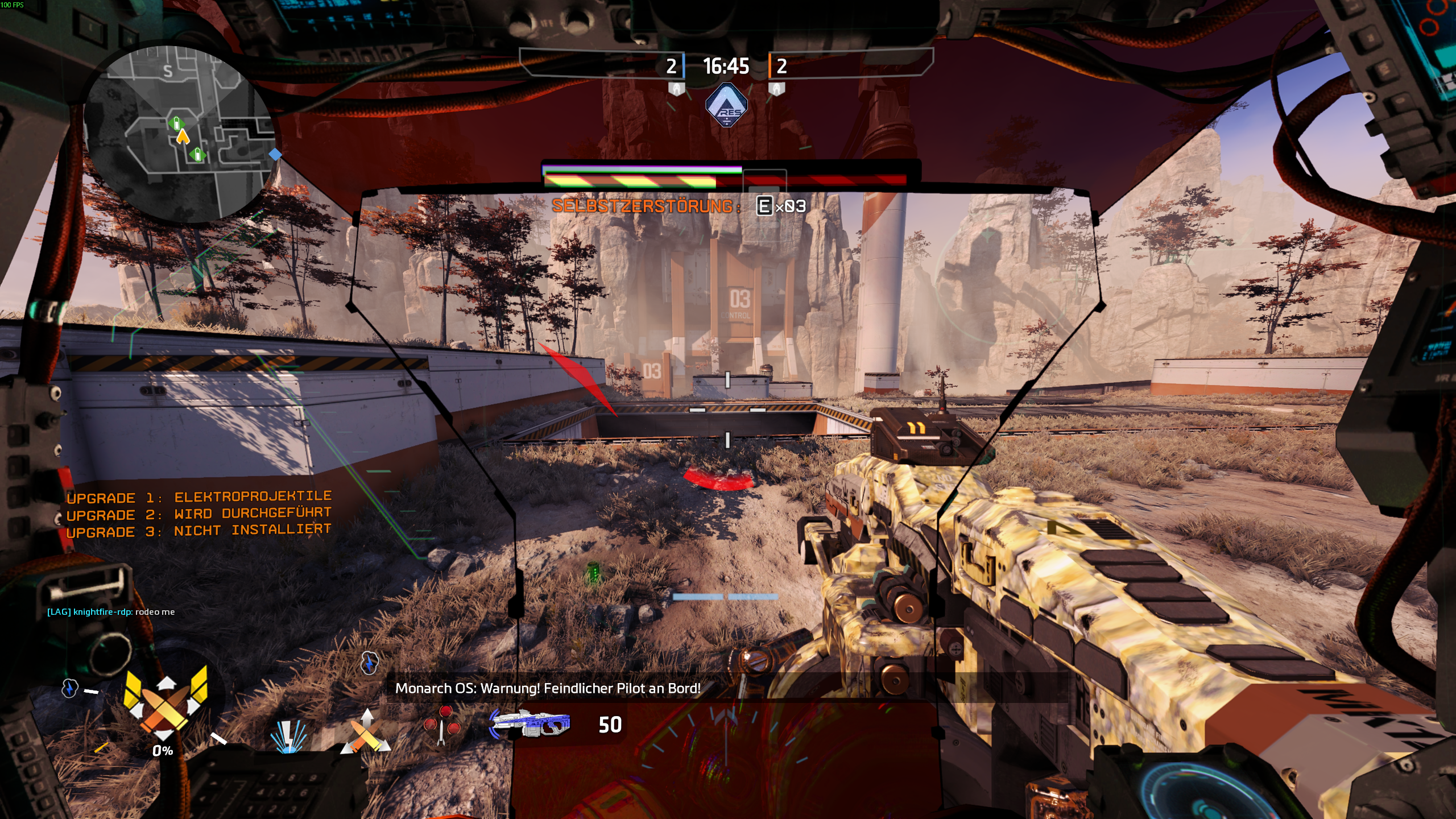Click the titan icon under the orange team score
This screenshot has width=1456, height=819.
point(776,89)
